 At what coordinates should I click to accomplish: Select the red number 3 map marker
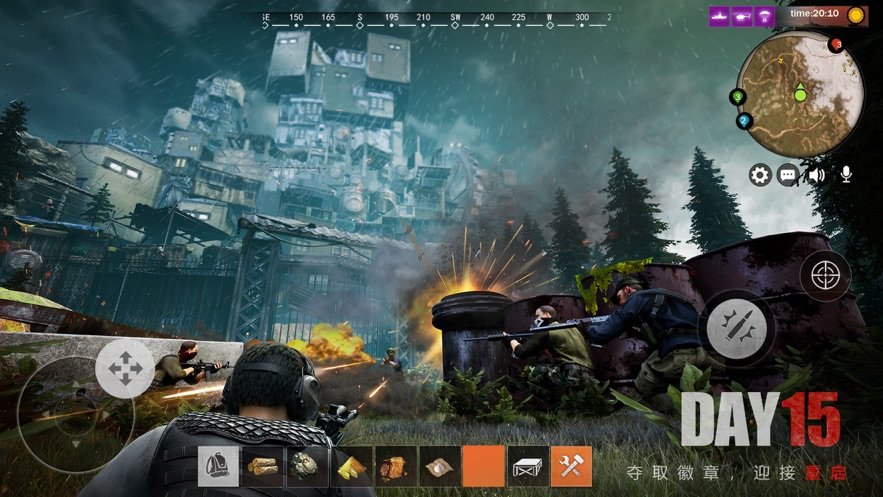(837, 44)
